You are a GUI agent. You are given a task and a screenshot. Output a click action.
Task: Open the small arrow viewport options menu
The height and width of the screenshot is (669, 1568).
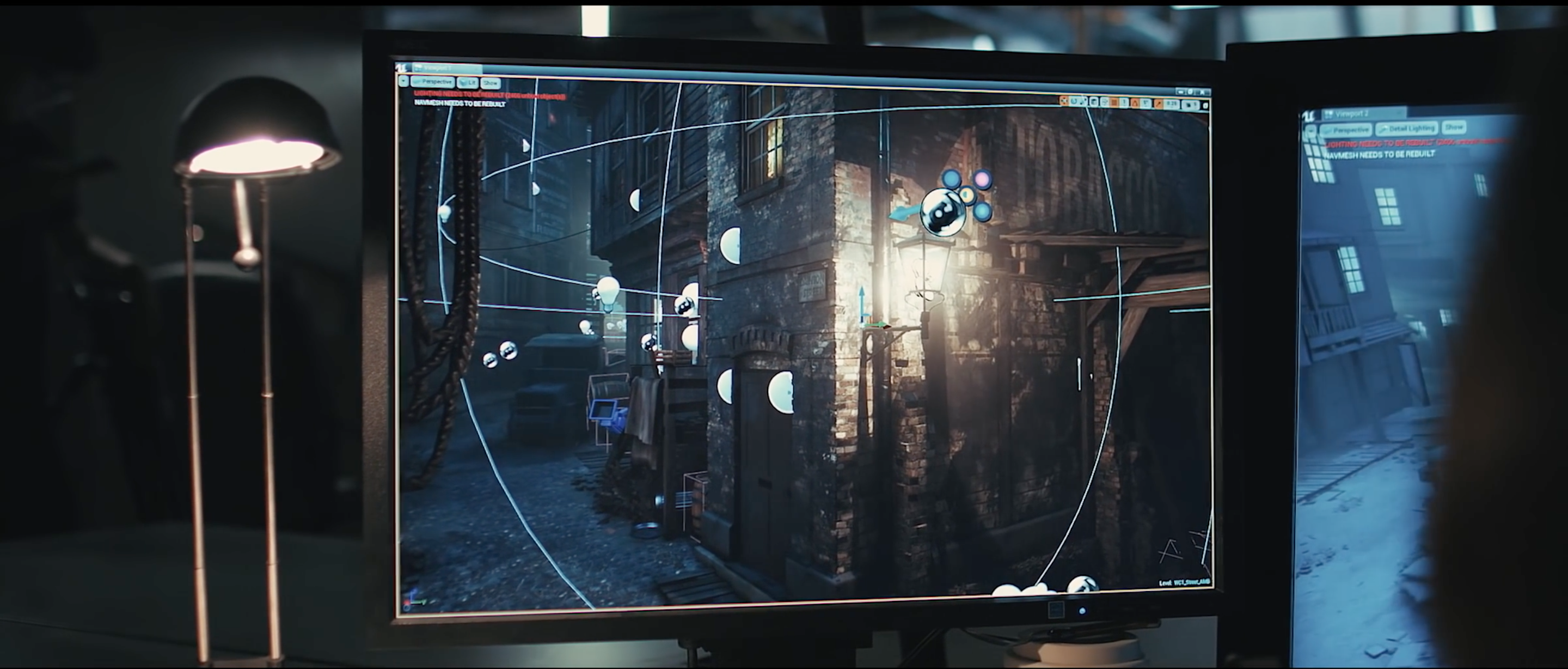click(x=403, y=81)
